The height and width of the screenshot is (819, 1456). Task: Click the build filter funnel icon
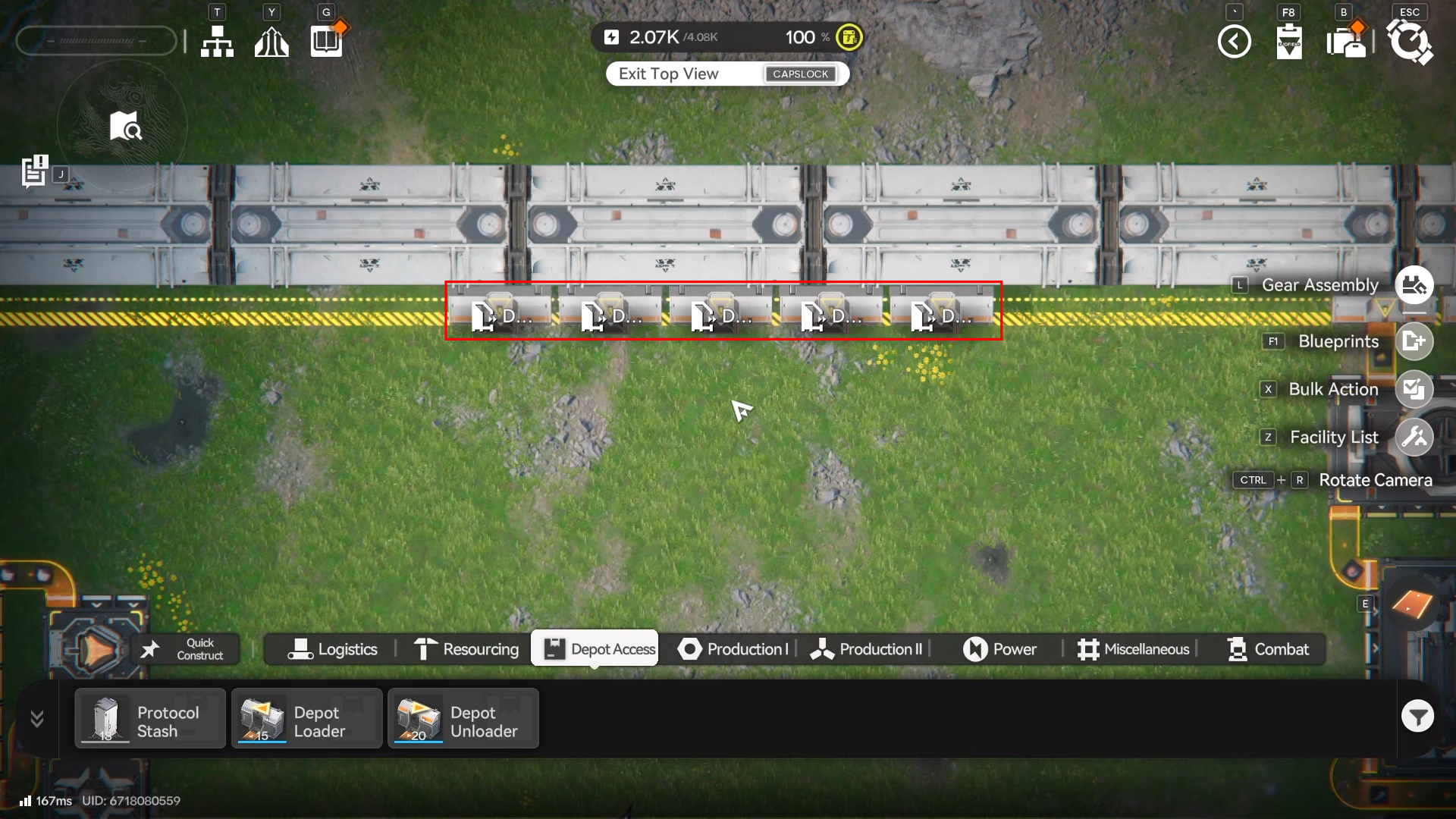(x=1417, y=716)
